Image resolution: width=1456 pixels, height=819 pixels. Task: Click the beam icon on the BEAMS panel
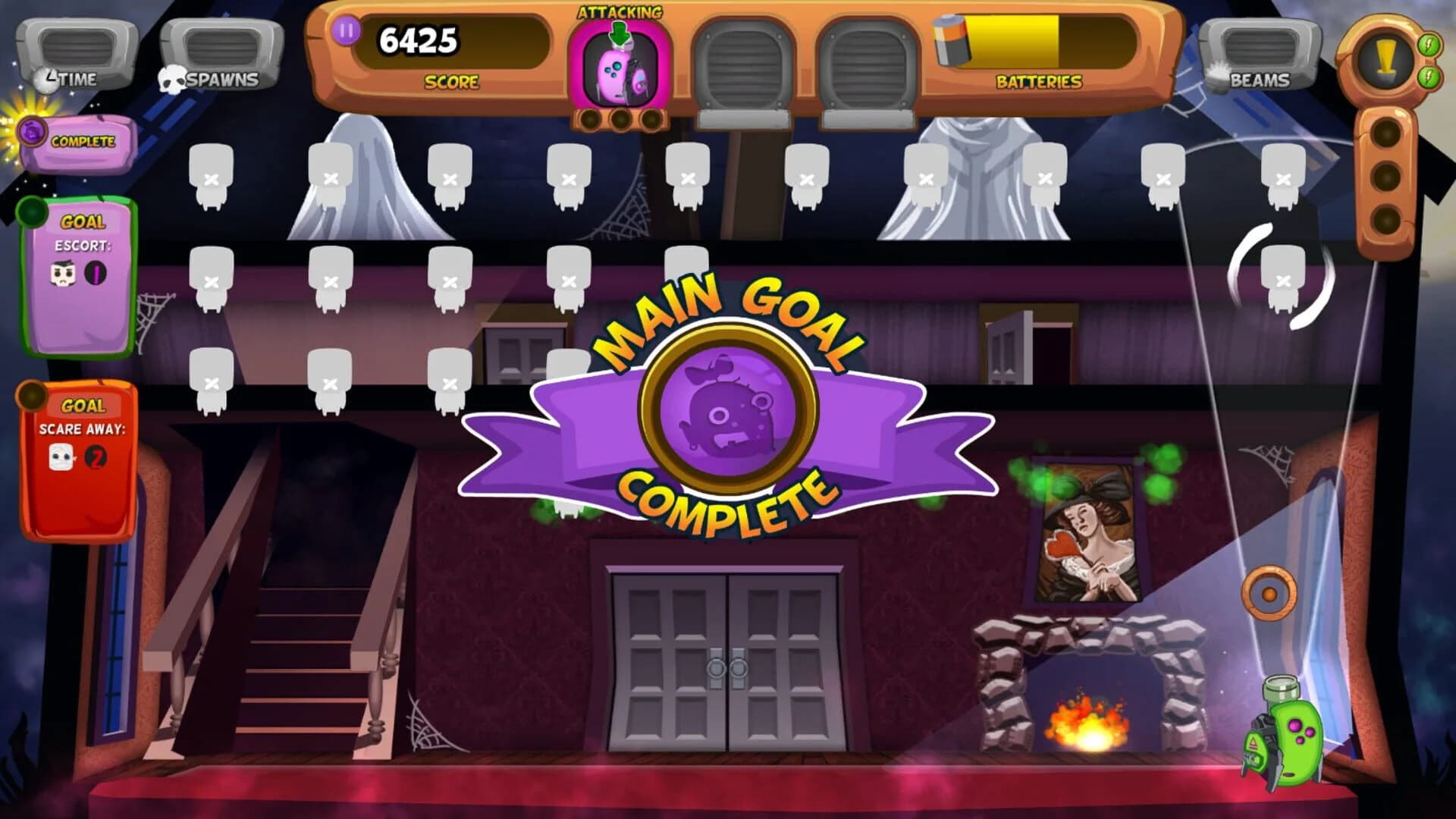1219,74
